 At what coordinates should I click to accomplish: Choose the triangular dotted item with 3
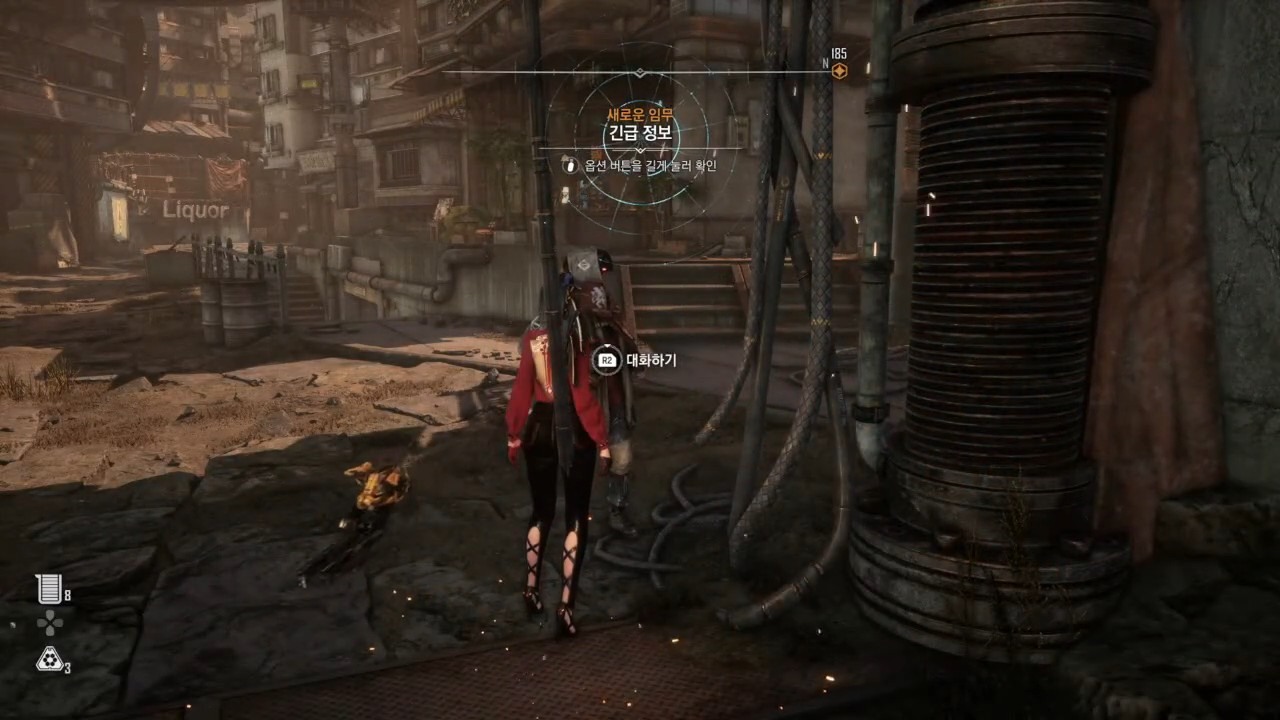coord(49,658)
